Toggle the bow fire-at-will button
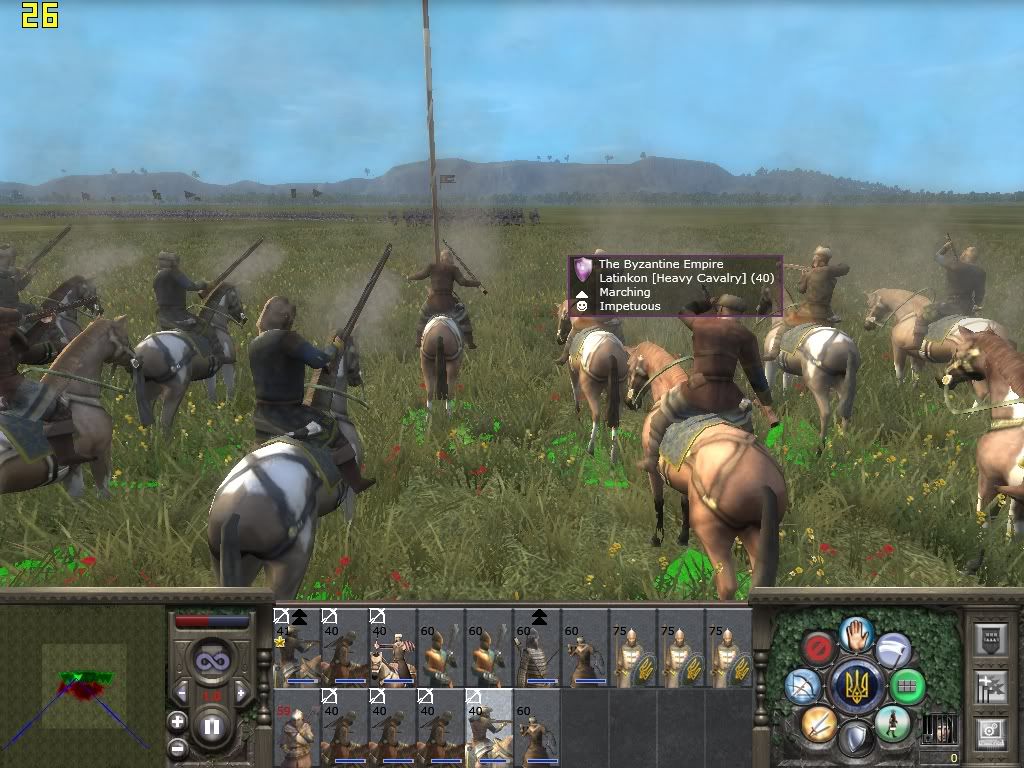 pyautogui.click(x=802, y=685)
